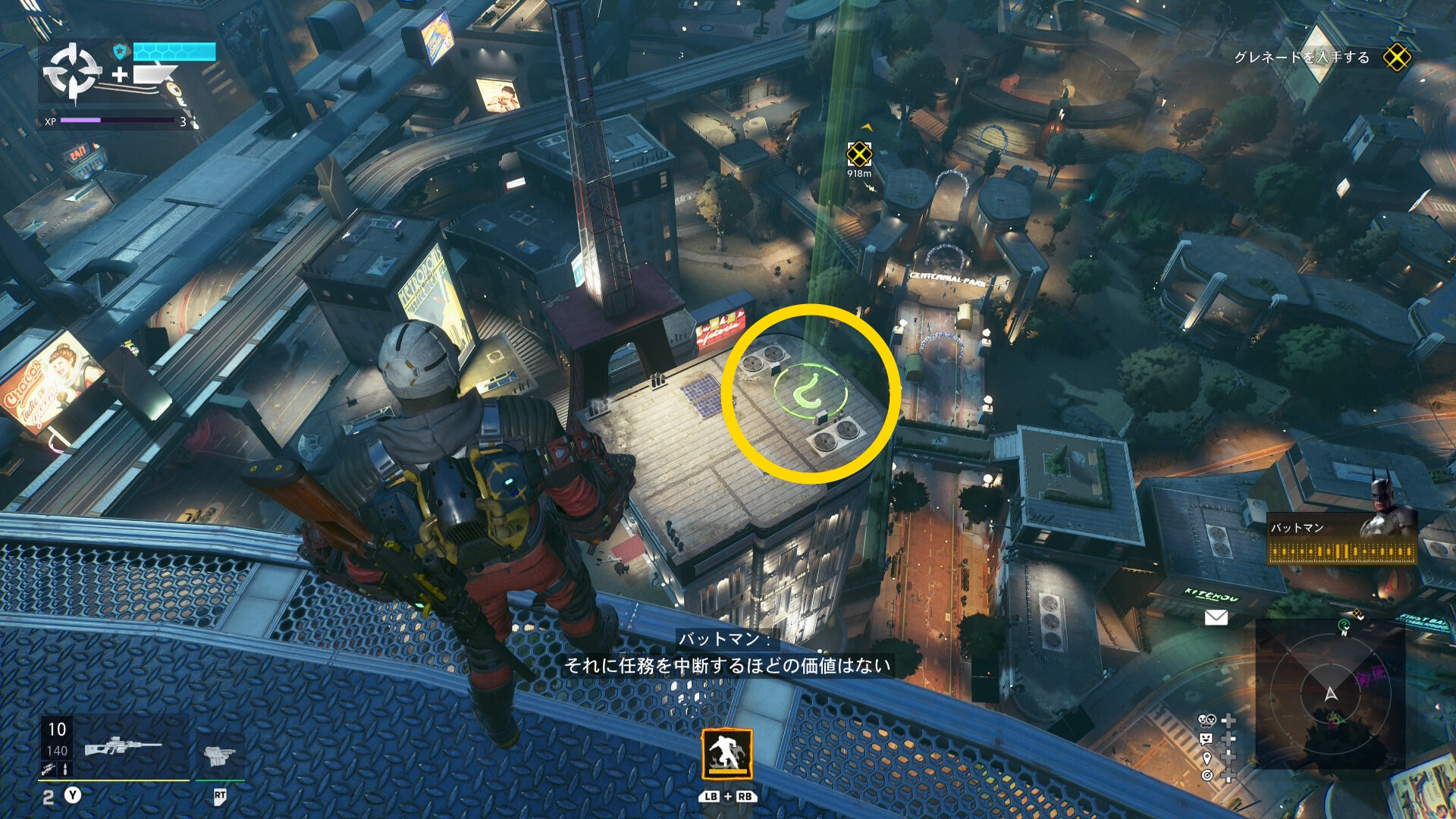Click the green Riddler marker on the minimap
The width and height of the screenshot is (1456, 819).
(x=1344, y=626)
